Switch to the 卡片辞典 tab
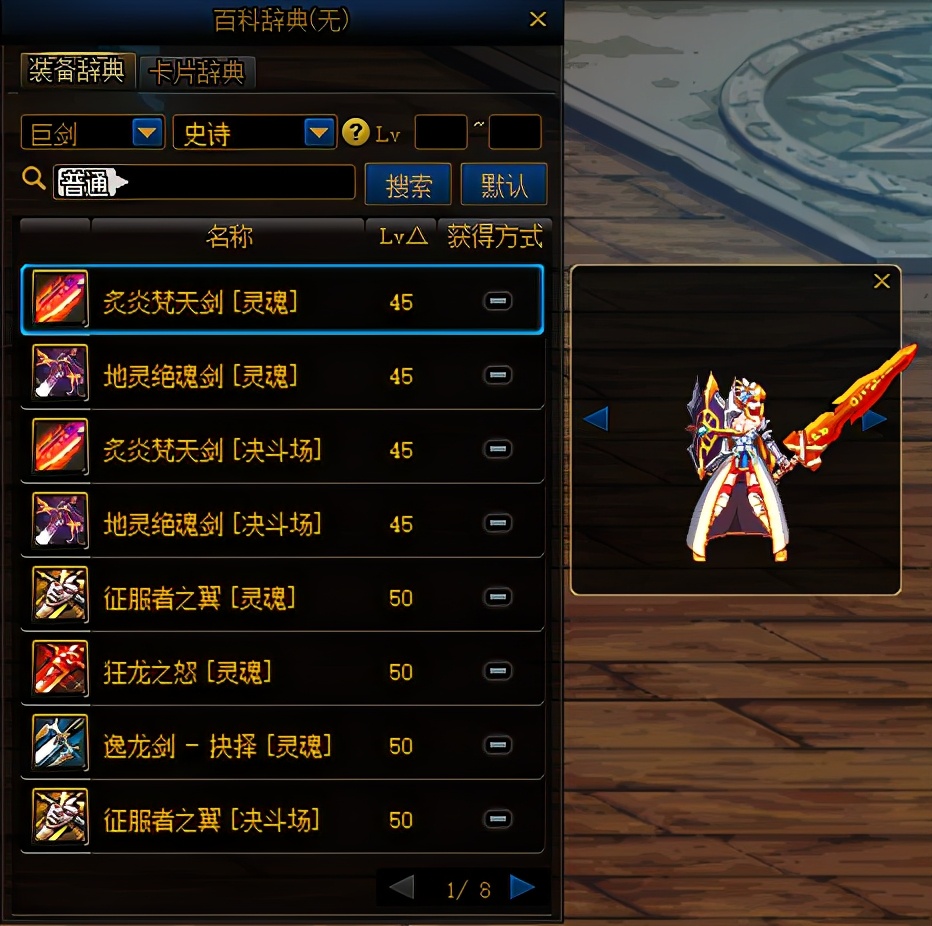 [x=197, y=72]
